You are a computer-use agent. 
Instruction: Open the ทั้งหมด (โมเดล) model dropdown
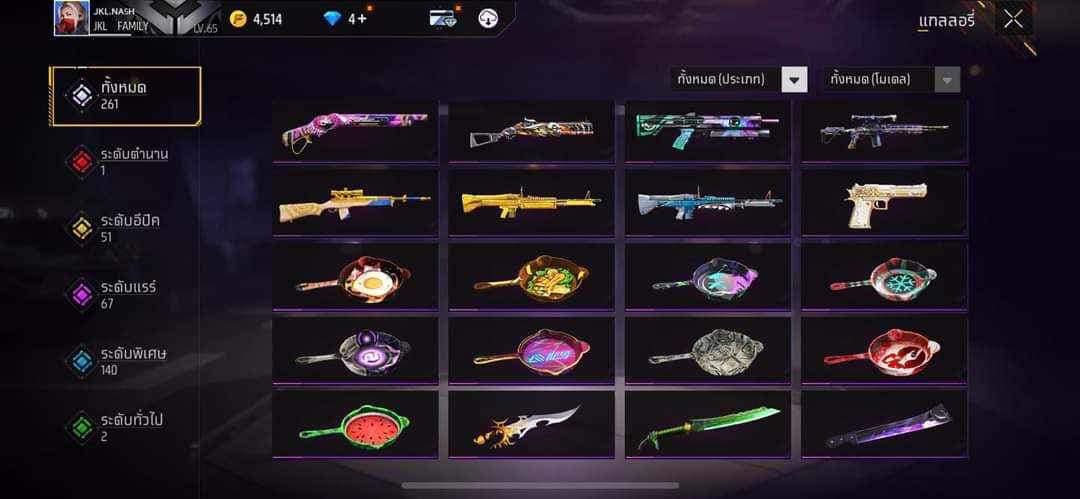[x=890, y=79]
